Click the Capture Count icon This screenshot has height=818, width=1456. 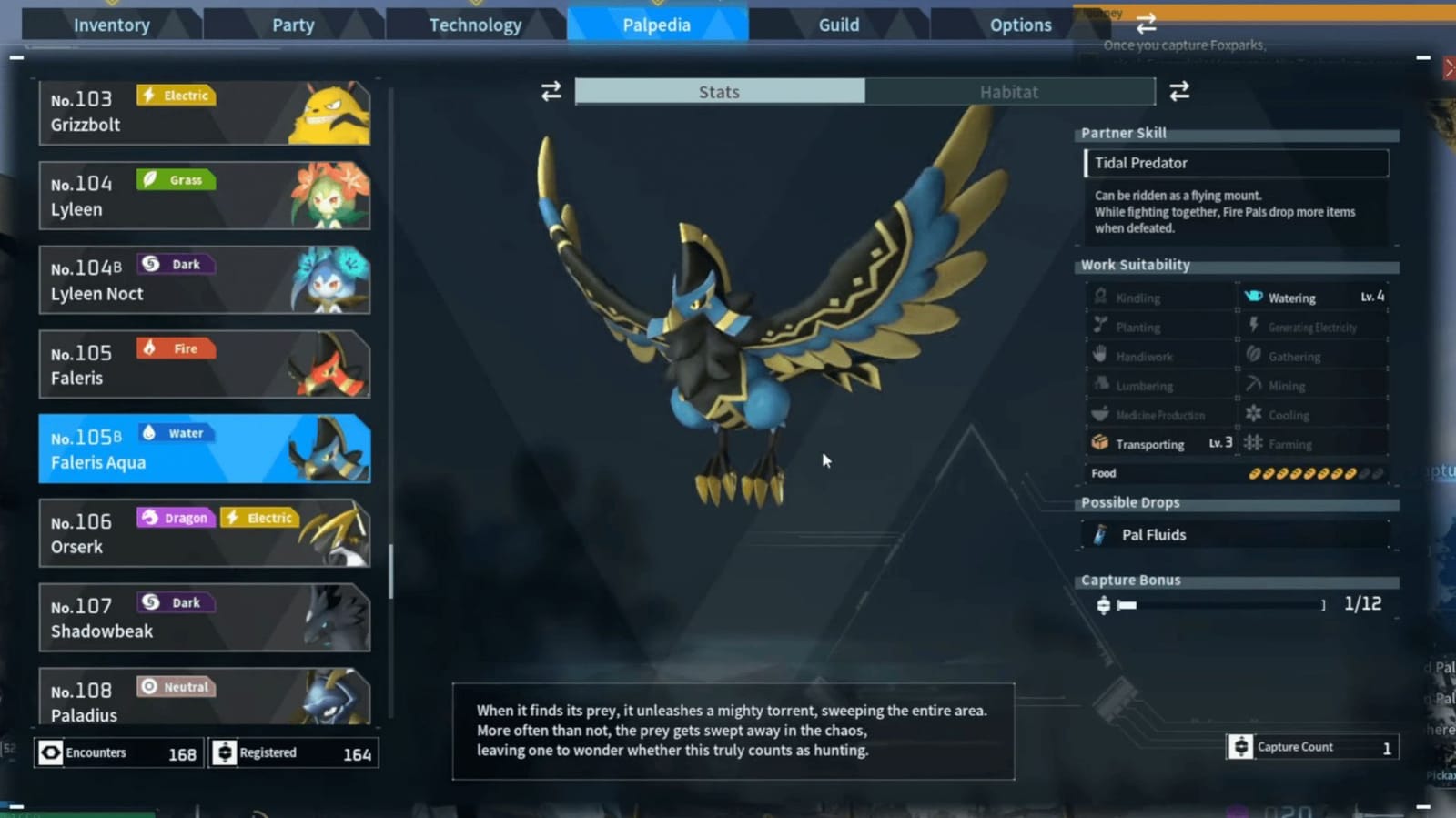click(1241, 746)
